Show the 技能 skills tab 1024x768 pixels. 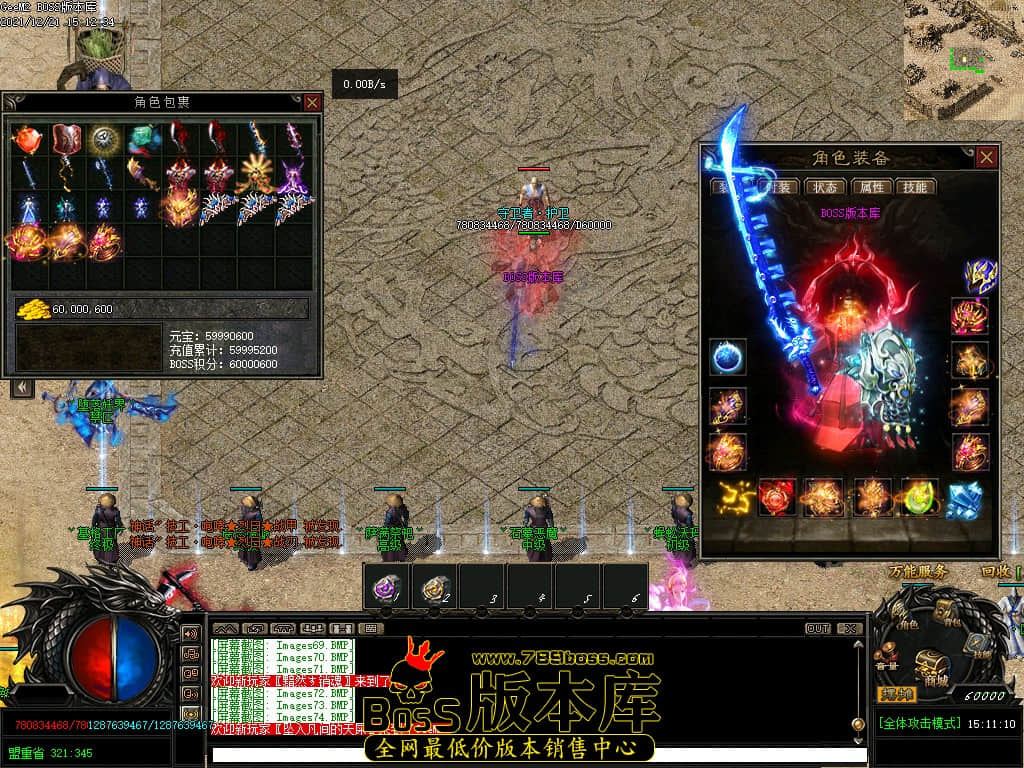(x=915, y=187)
